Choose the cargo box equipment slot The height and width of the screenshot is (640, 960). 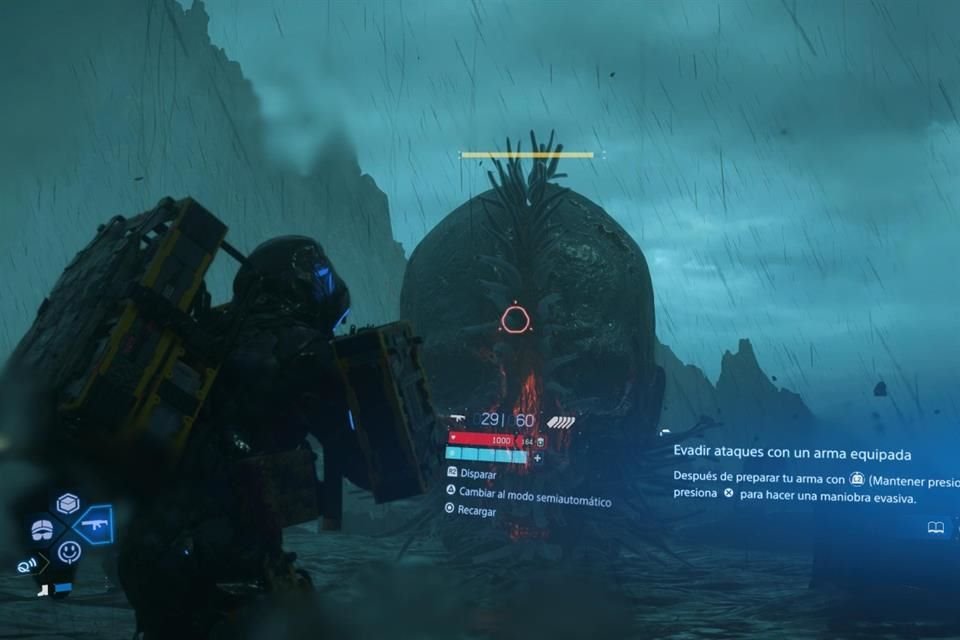click(x=68, y=504)
